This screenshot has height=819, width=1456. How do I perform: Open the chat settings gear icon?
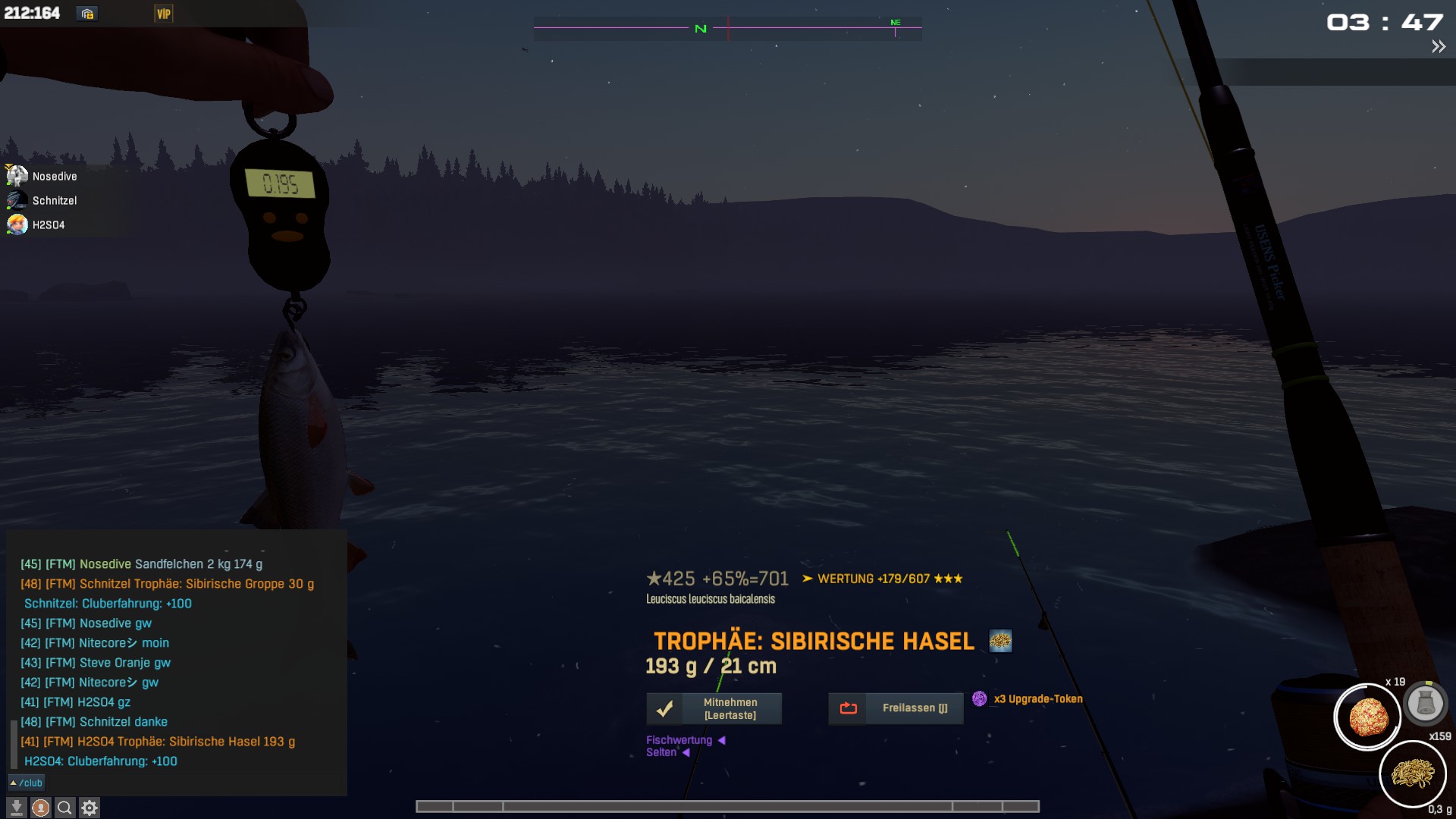89,808
